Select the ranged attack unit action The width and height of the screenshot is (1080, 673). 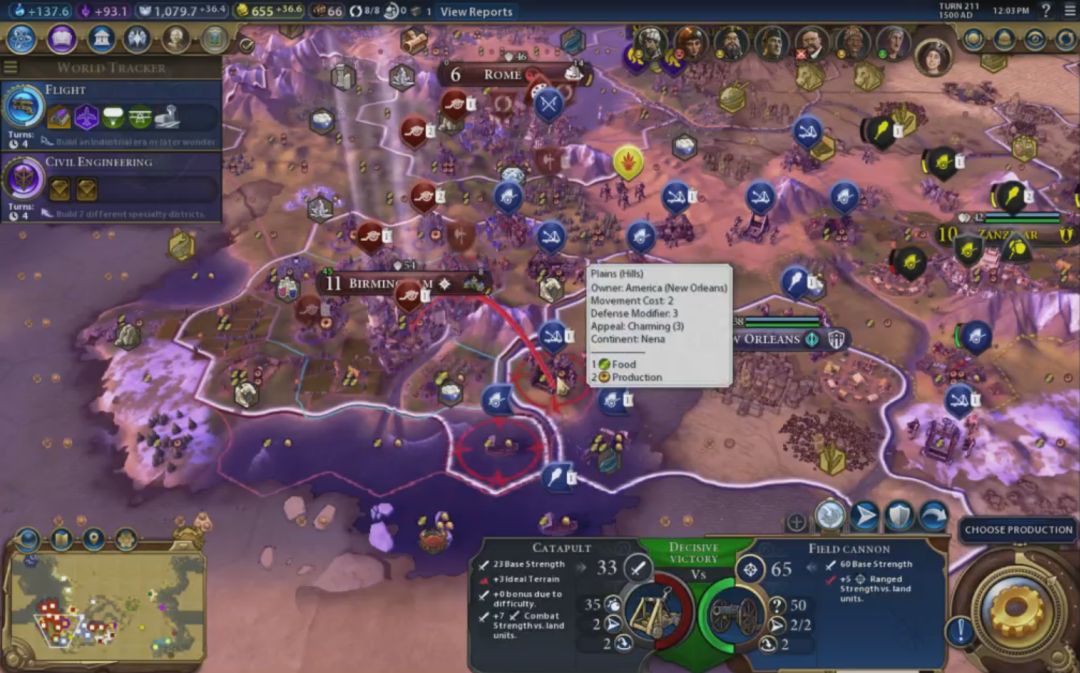pos(830,516)
